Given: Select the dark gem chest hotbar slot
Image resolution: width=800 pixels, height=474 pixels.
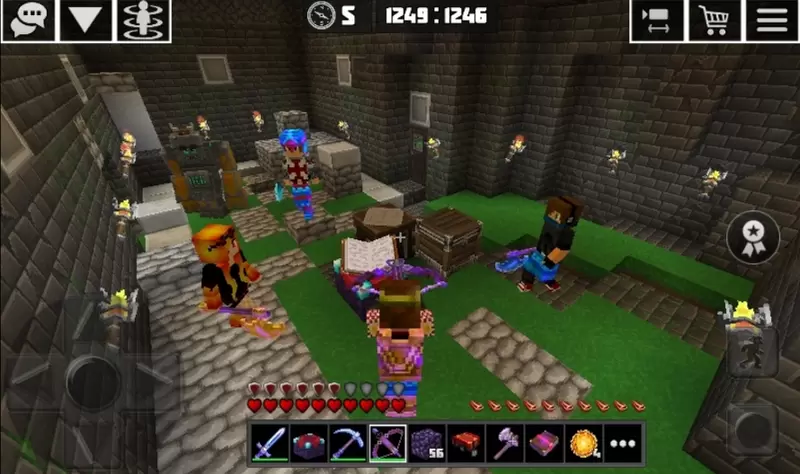Looking at the screenshot, I should (x=307, y=441).
